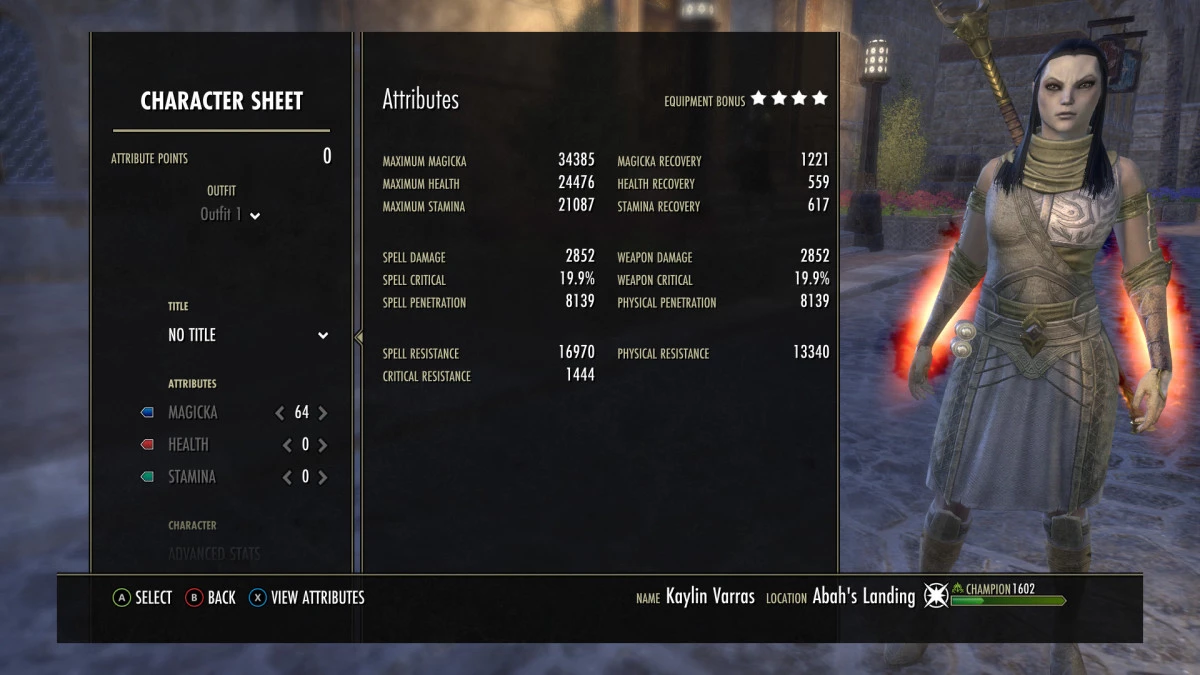Decrease Magicka attribute with left arrow
Viewport: 1200px width, 675px height.
coord(281,413)
